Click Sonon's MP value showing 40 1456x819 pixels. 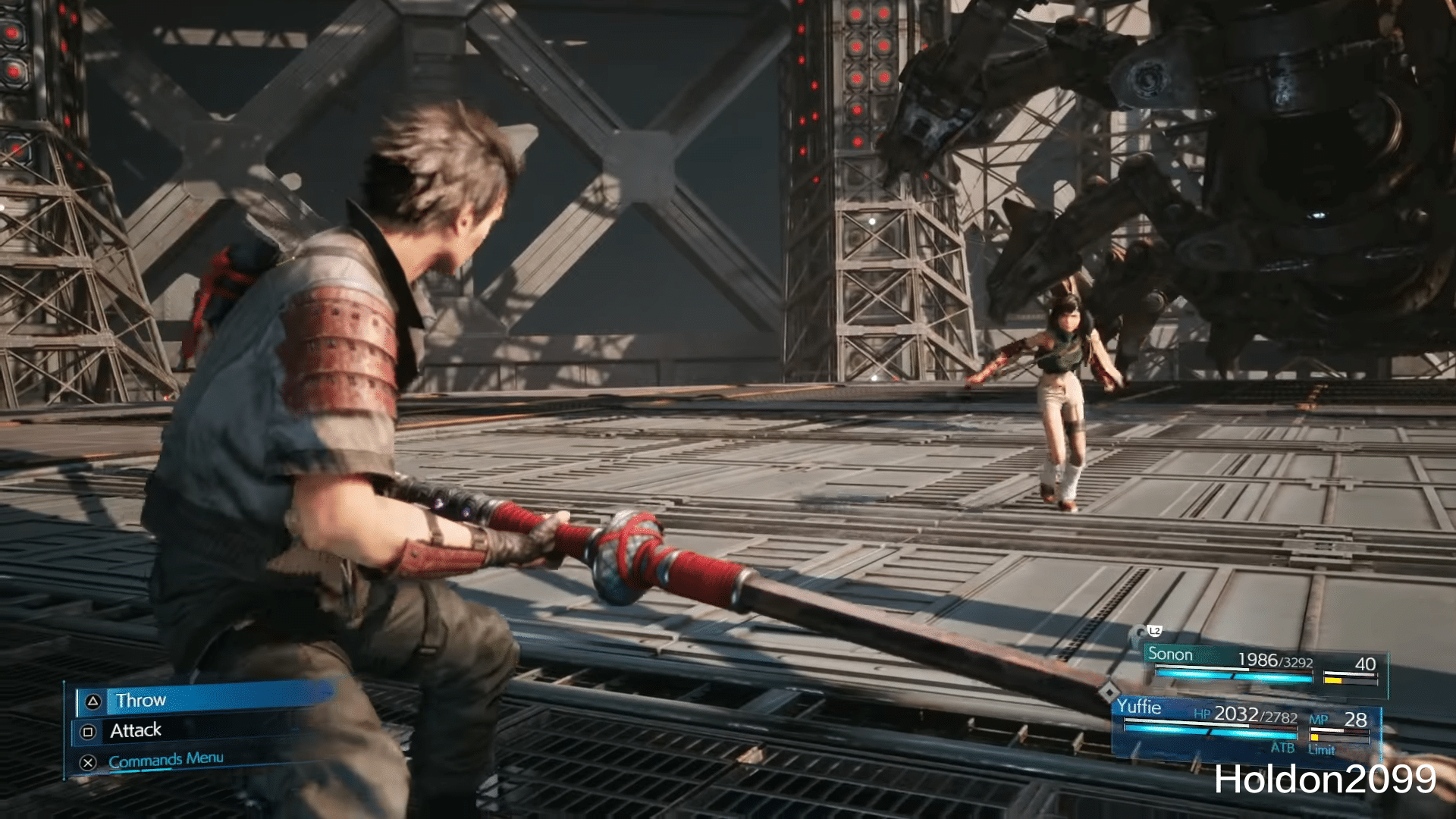[1365, 664]
